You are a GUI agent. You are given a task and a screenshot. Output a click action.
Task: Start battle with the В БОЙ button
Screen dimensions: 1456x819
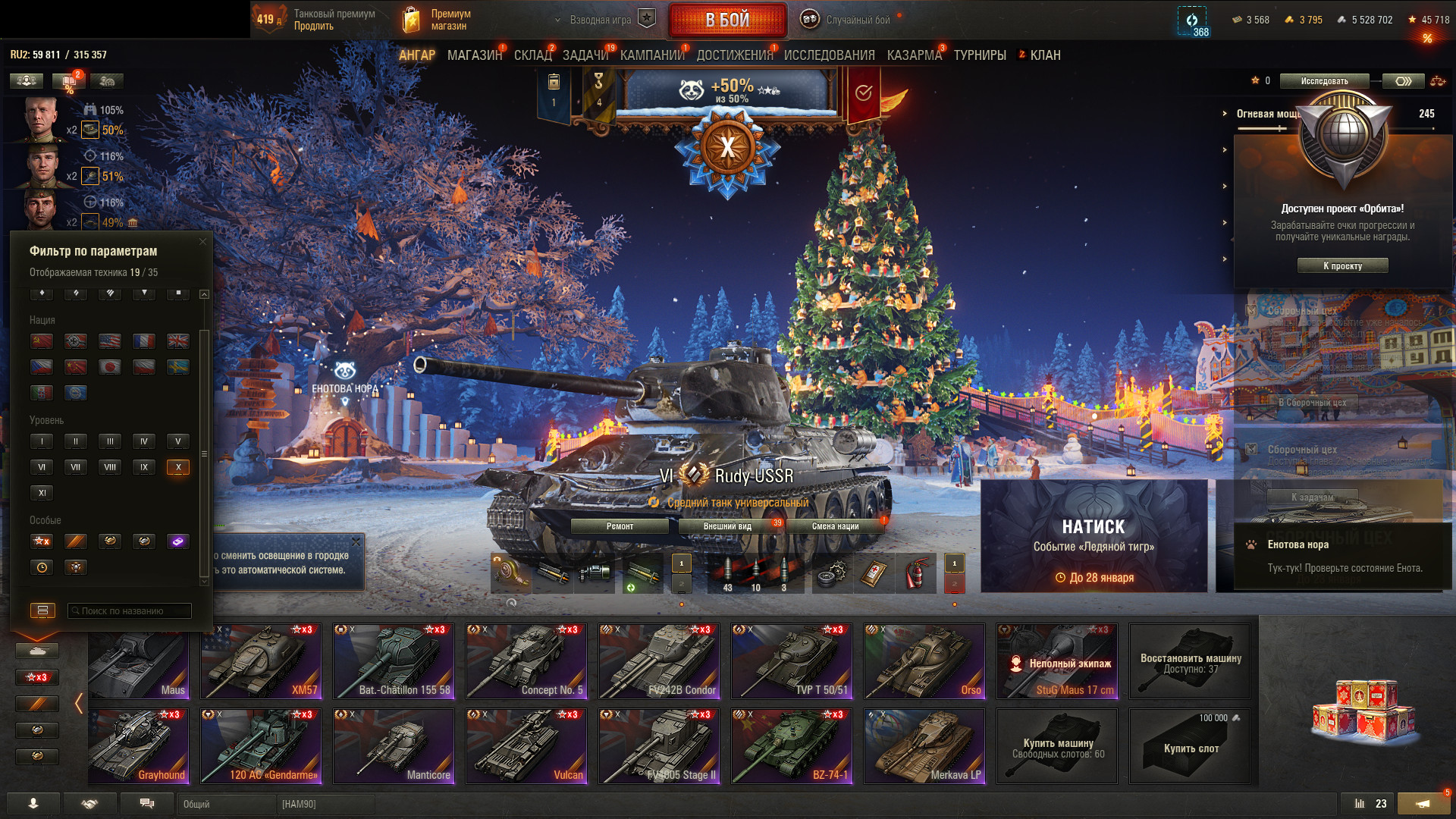pos(726,20)
